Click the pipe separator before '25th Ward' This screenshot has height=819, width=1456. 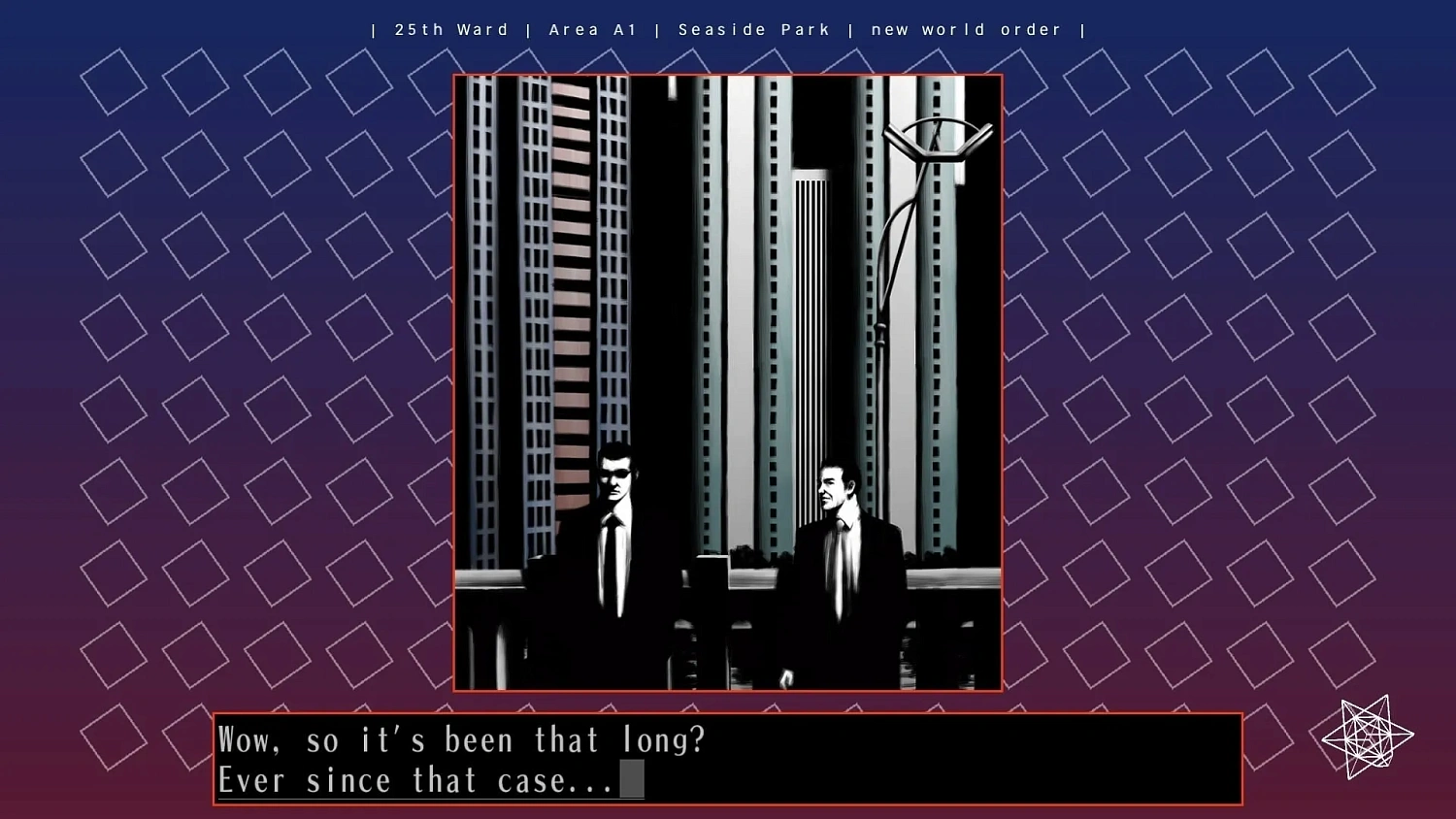coord(373,29)
